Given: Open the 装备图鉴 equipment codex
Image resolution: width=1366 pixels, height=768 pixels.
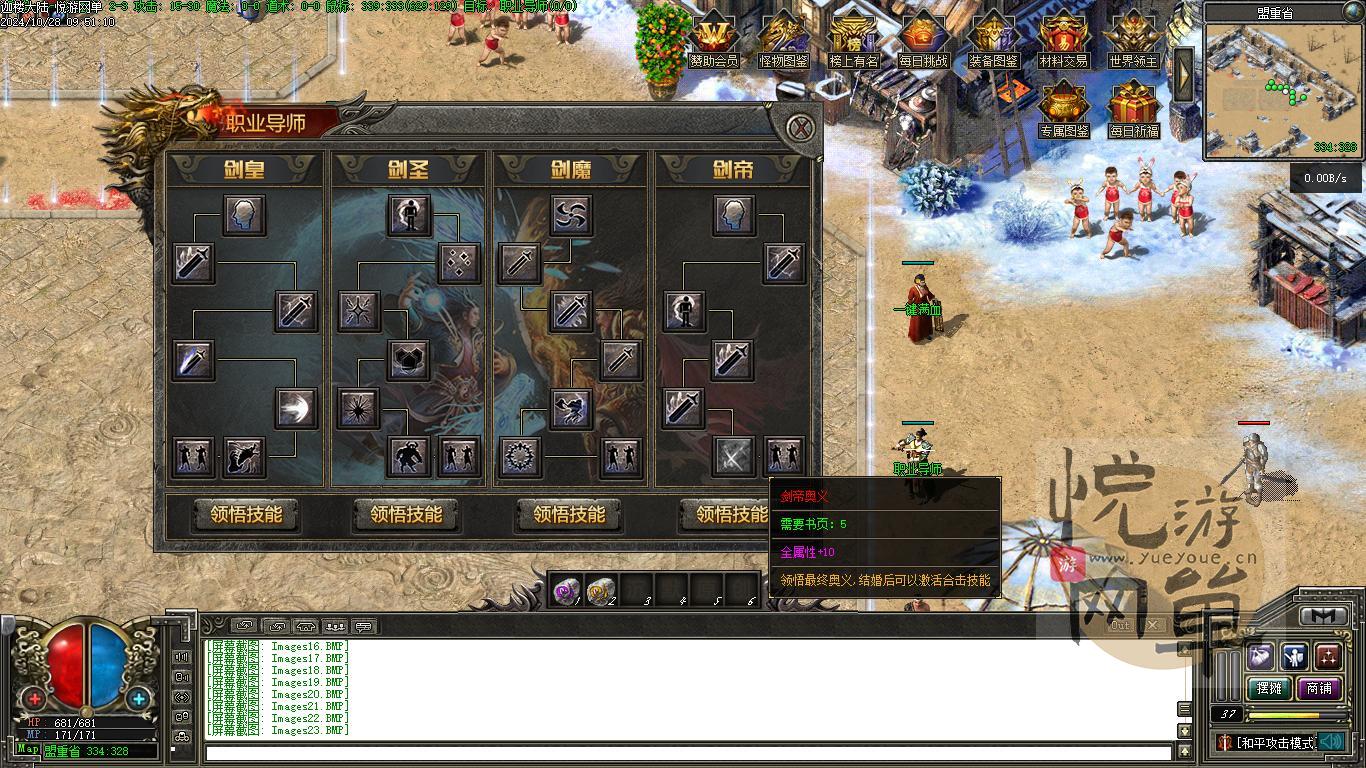Looking at the screenshot, I should click(993, 40).
